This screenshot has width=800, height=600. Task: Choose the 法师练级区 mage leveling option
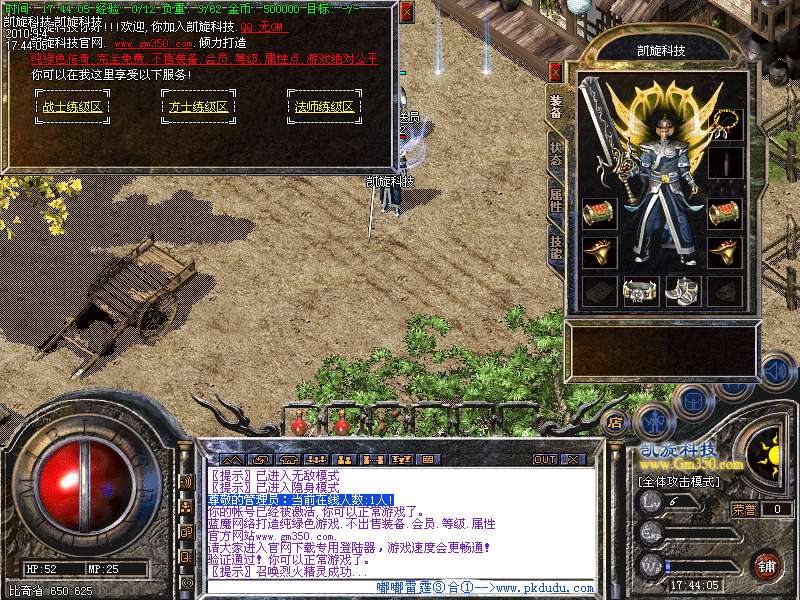click(x=324, y=106)
